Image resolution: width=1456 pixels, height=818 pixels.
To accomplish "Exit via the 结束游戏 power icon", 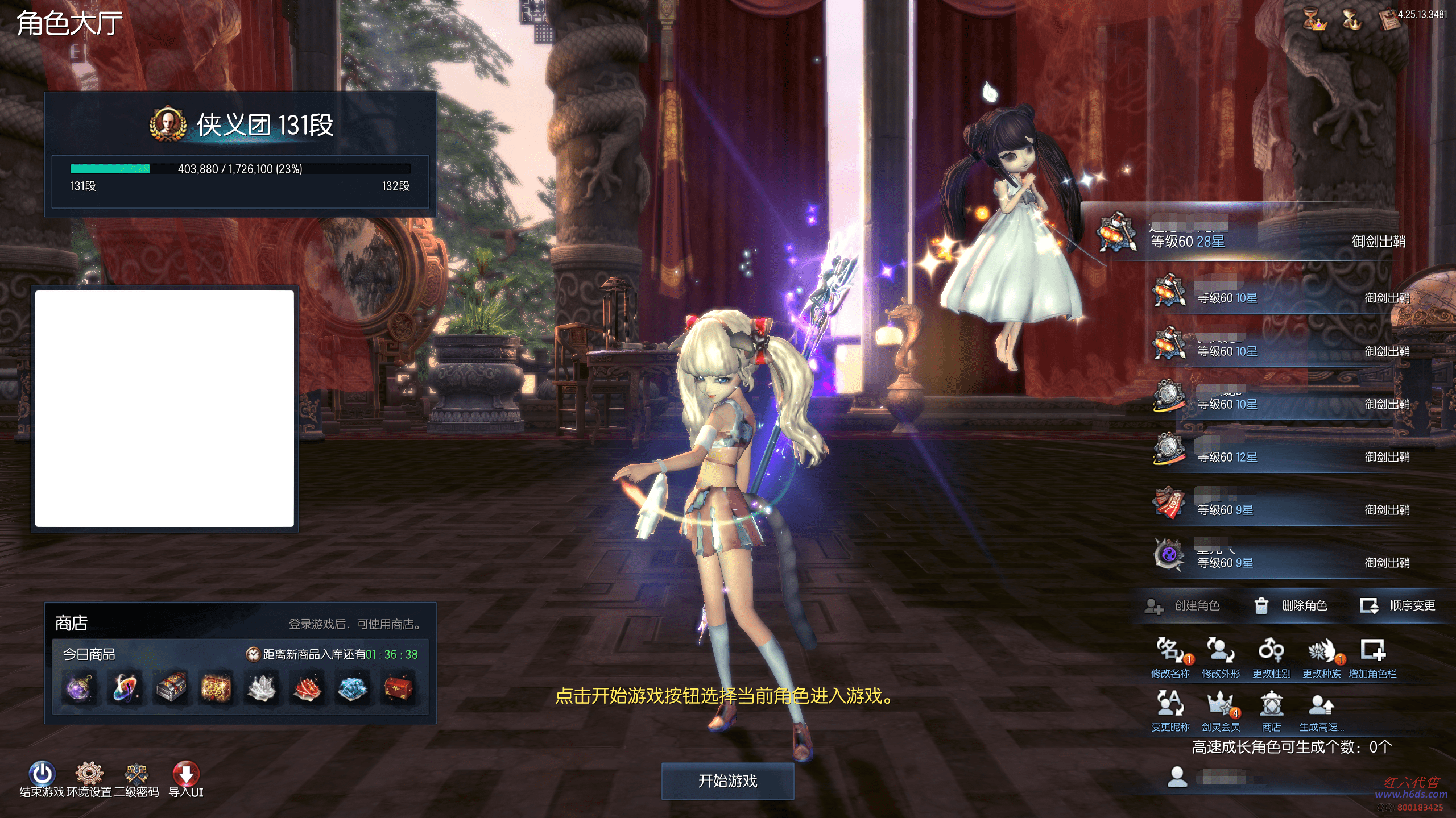I will (42, 775).
